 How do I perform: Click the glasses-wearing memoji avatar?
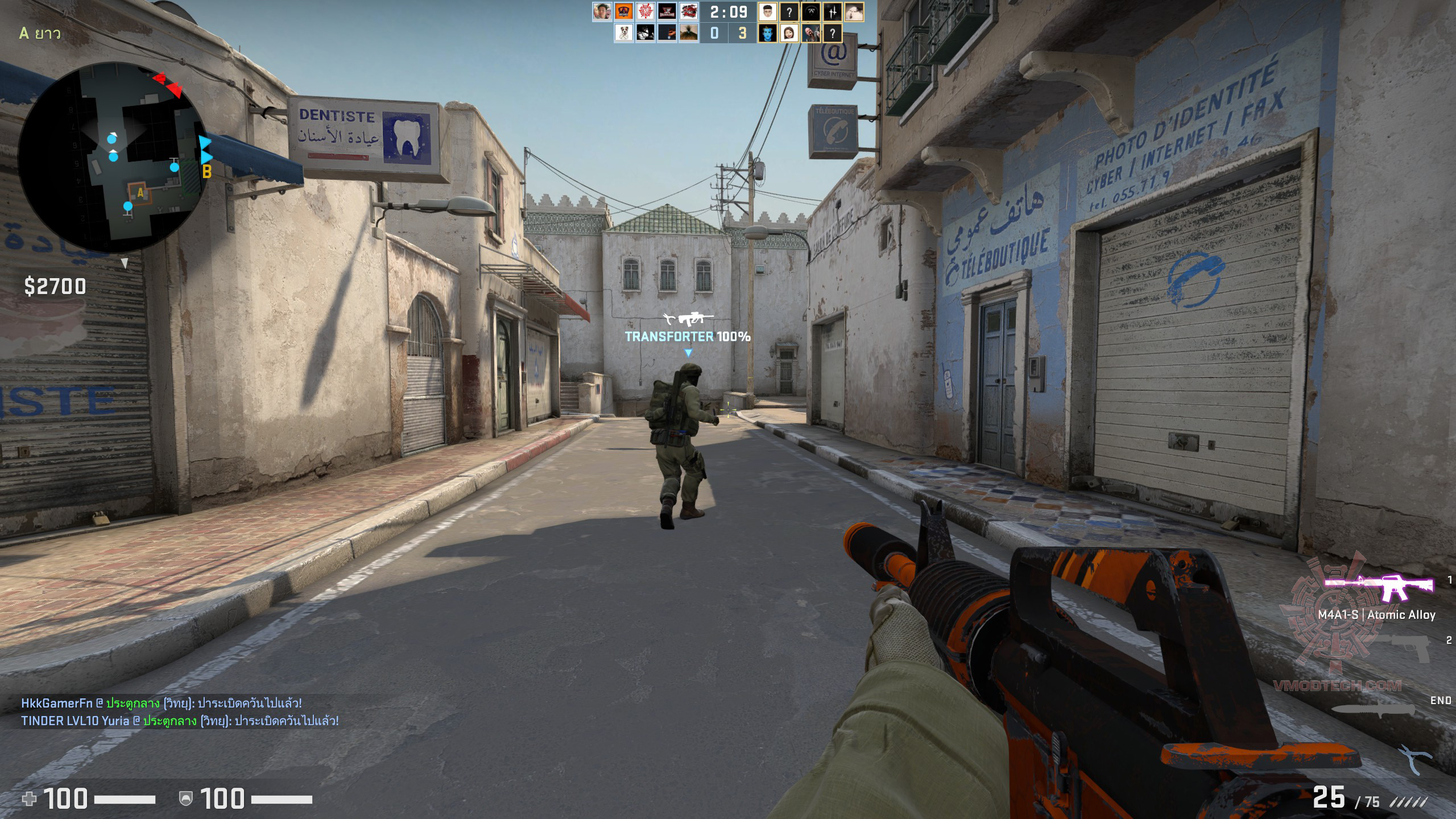click(767, 11)
